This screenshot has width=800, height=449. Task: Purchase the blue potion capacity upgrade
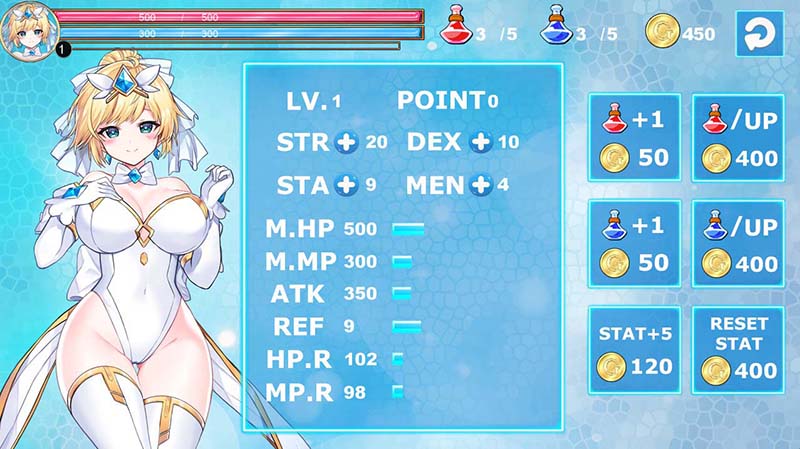(742, 244)
